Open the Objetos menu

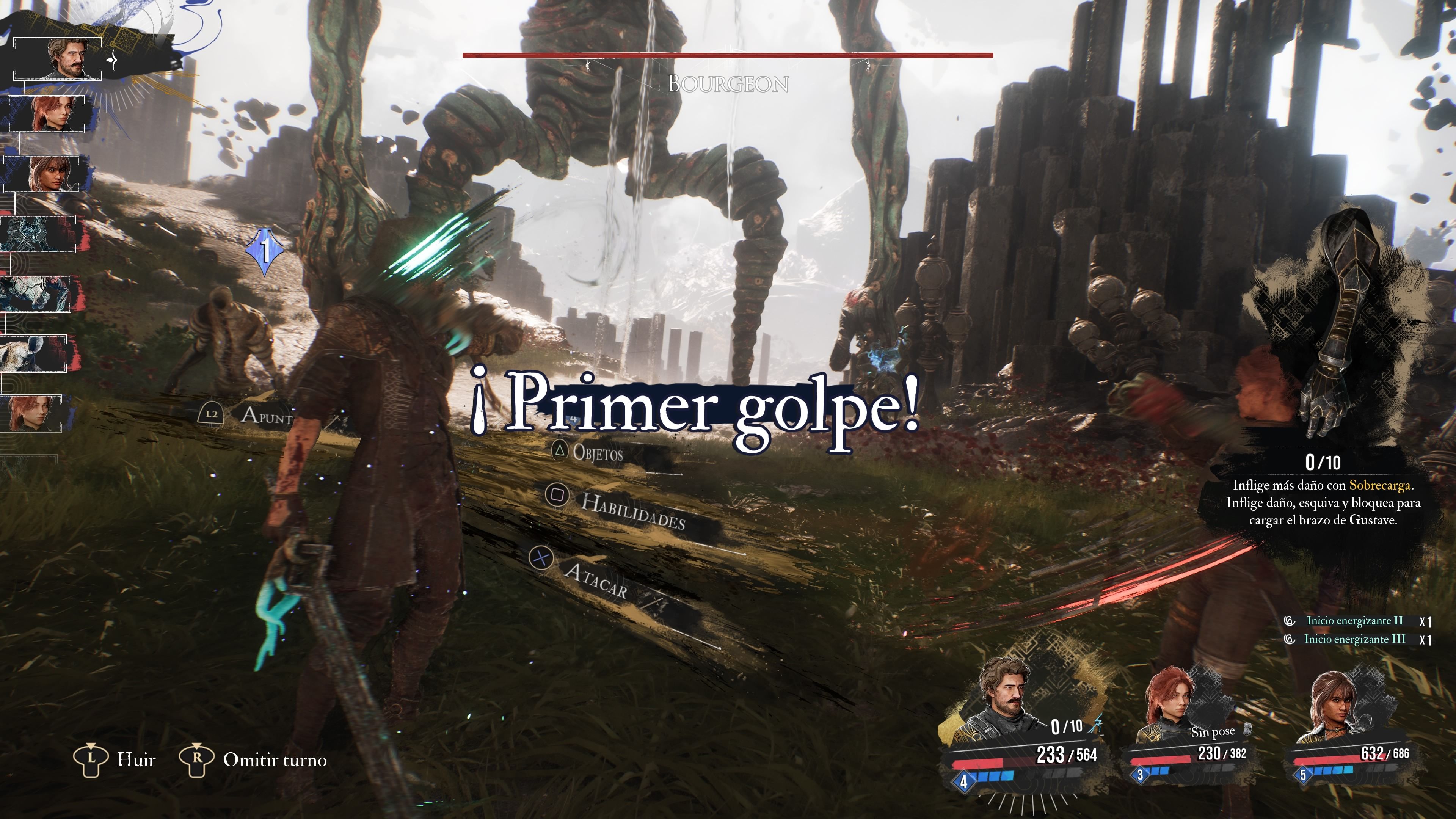tap(597, 453)
